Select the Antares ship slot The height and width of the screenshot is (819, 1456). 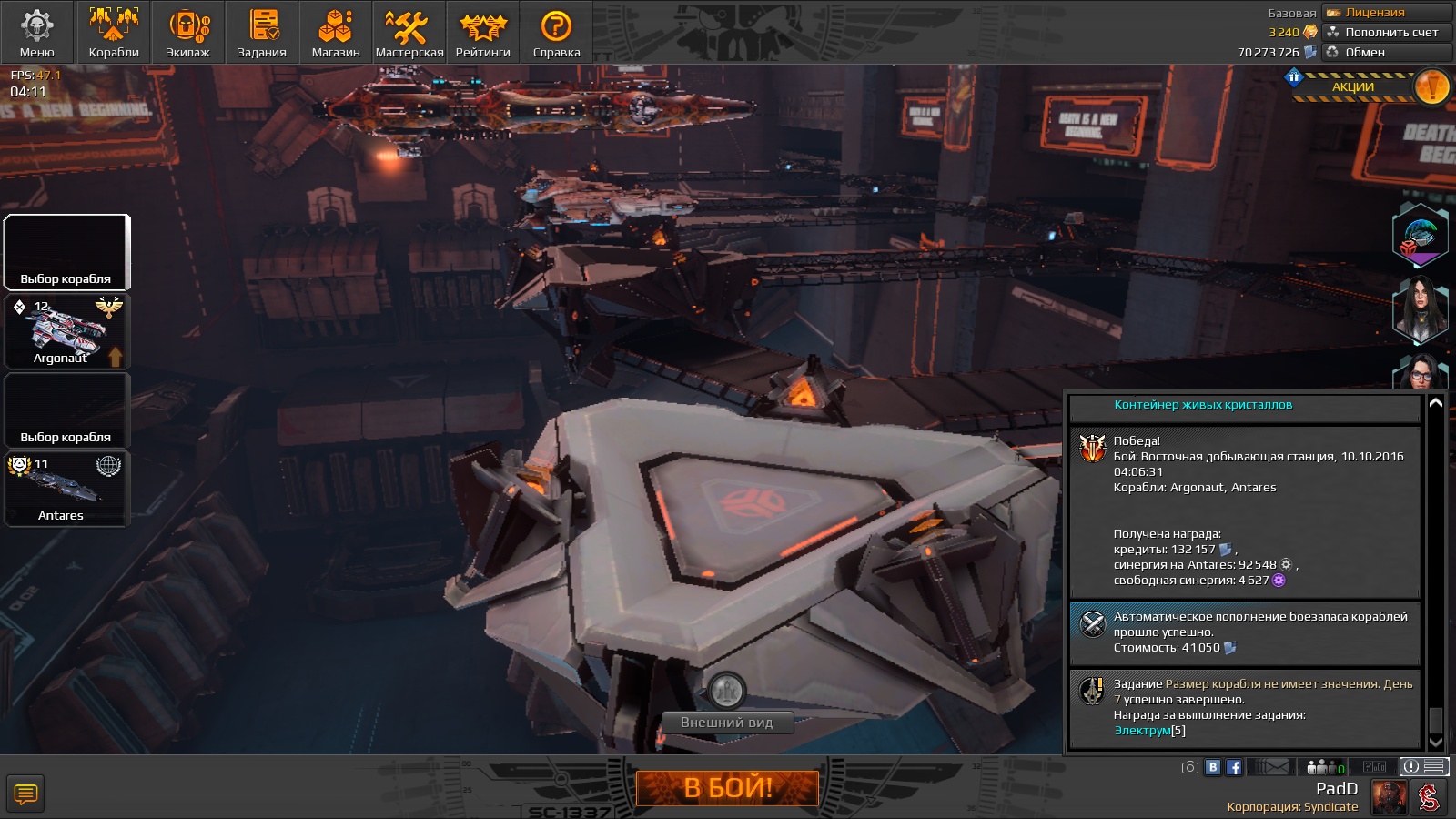67,490
